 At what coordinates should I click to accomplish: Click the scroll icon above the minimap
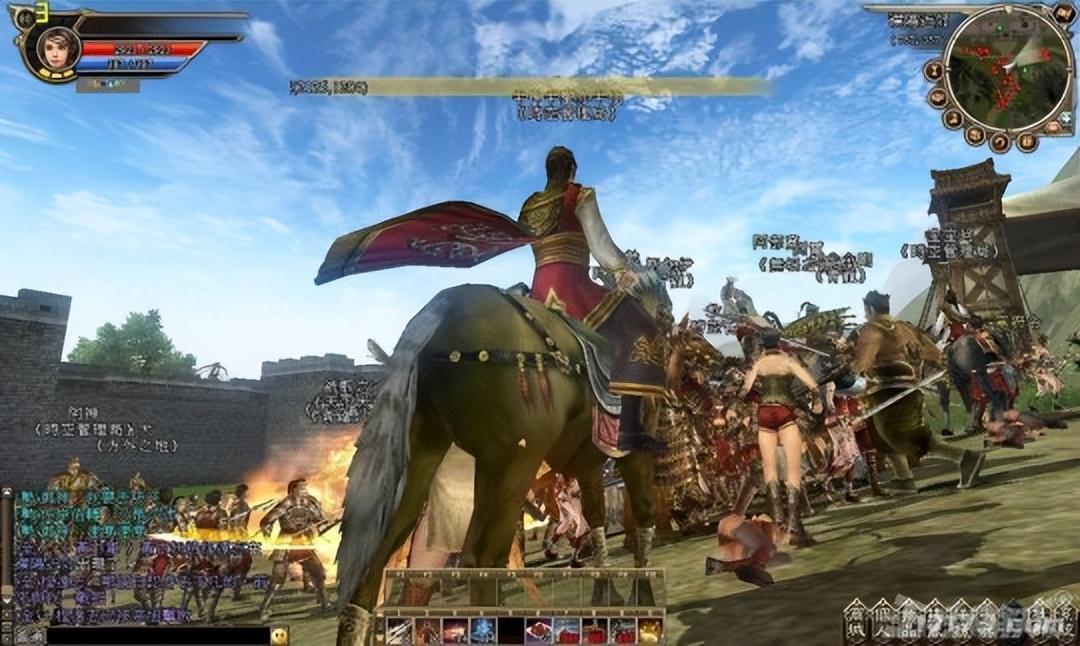pyautogui.click(x=1064, y=14)
